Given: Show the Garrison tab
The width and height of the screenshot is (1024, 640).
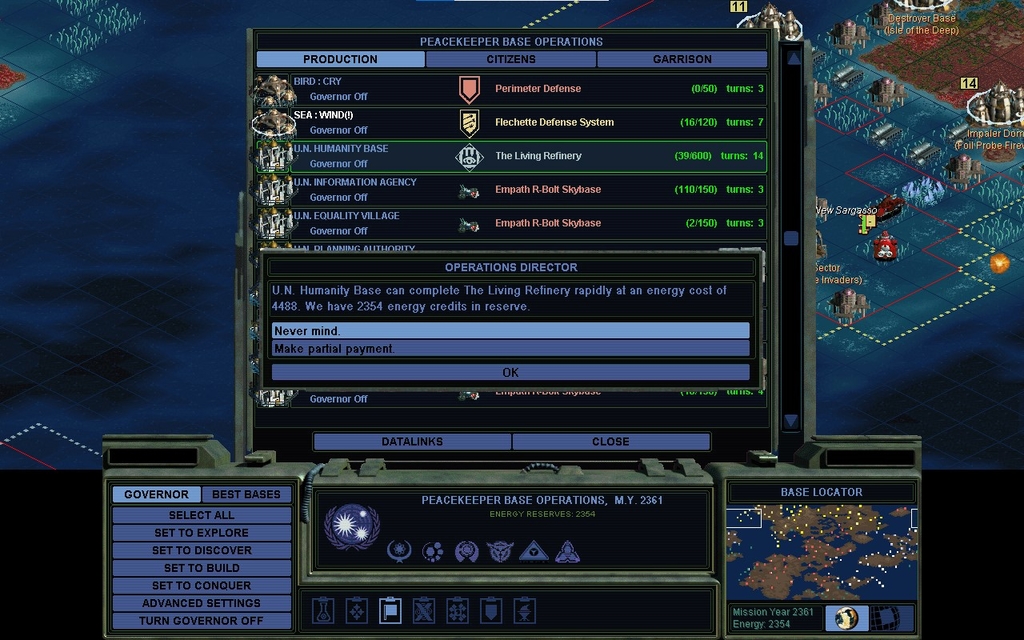Looking at the screenshot, I should 682,59.
